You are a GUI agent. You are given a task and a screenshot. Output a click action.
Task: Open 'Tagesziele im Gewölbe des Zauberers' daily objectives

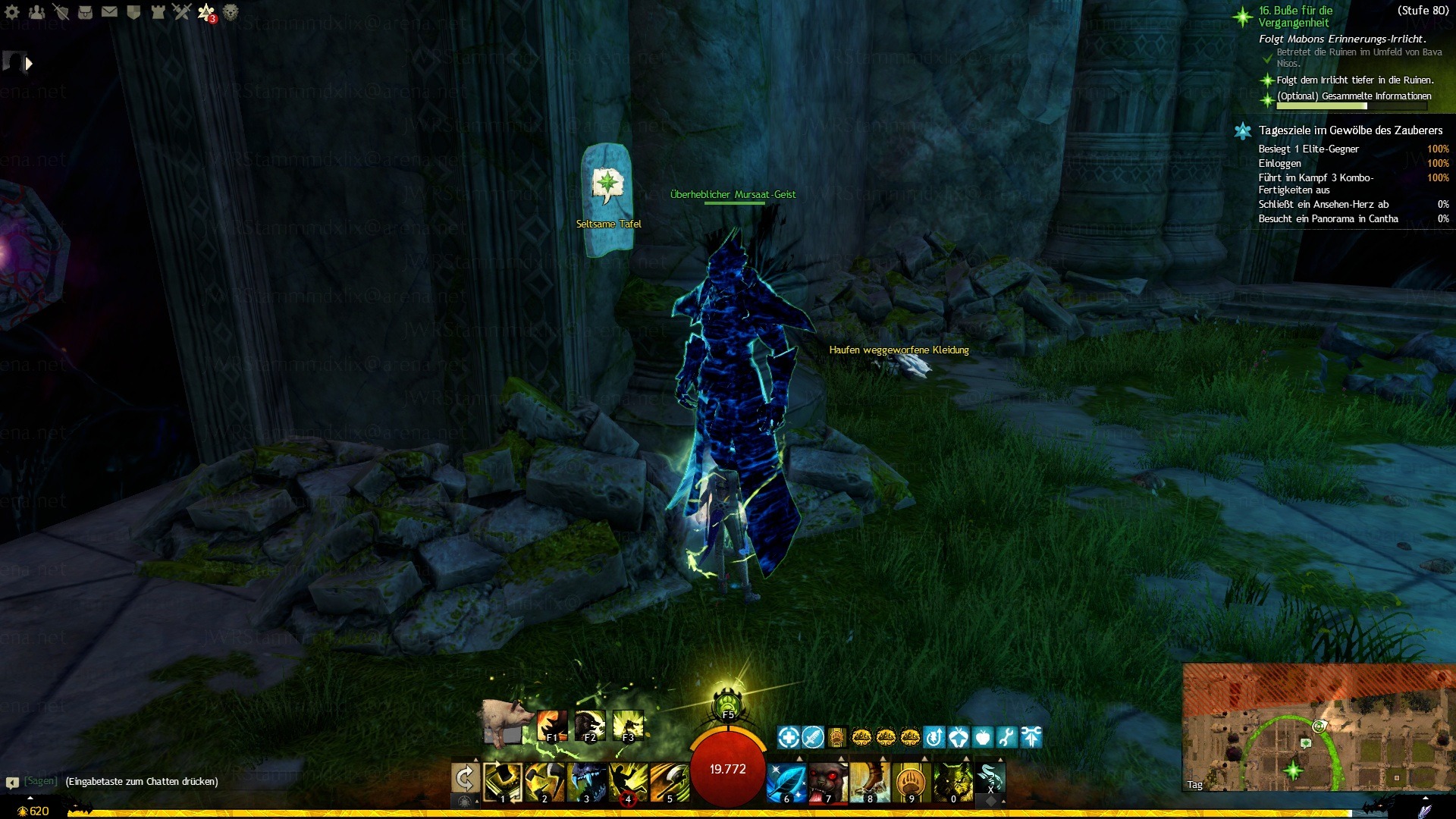pos(1350,130)
